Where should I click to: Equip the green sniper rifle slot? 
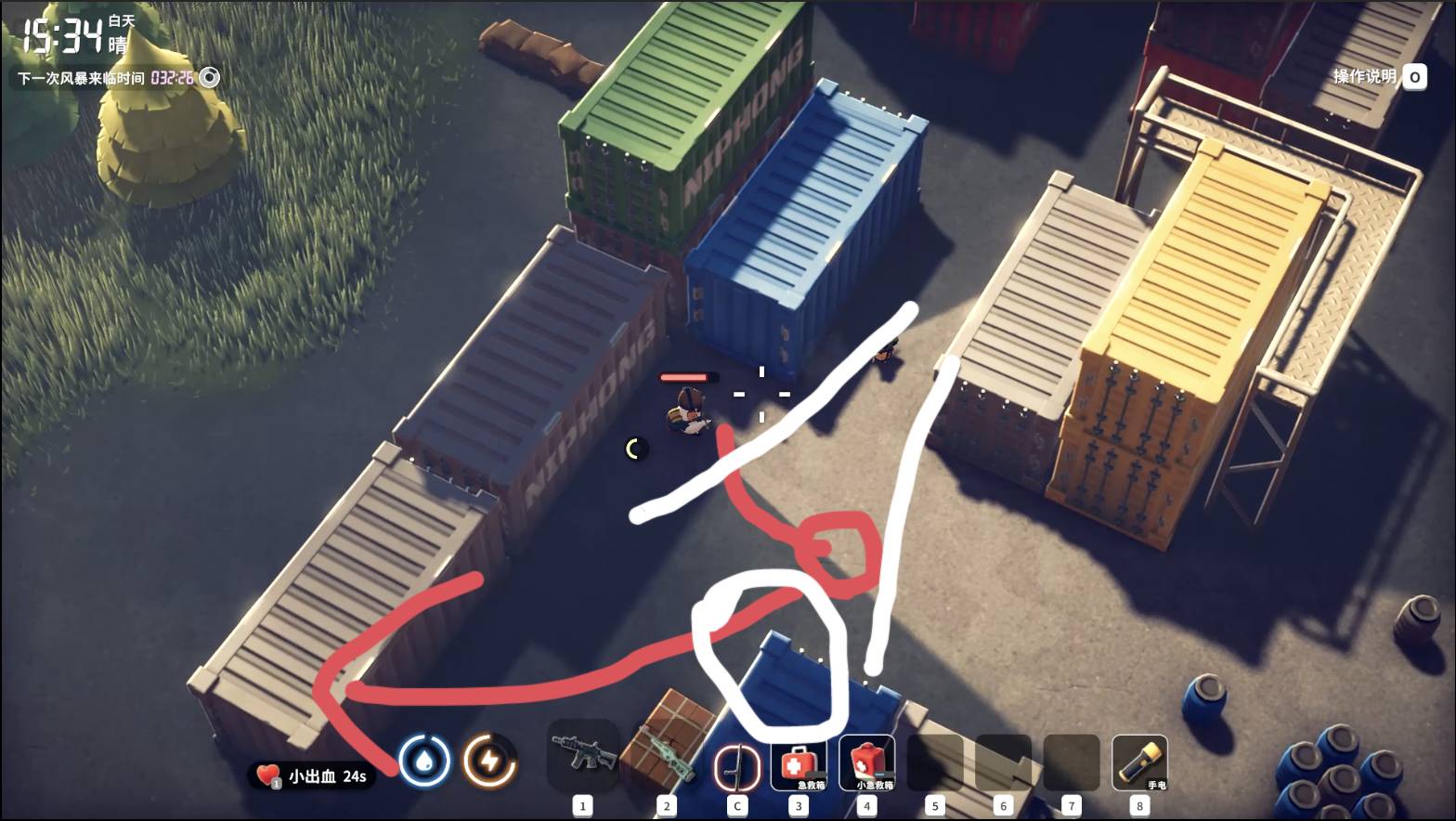667,754
